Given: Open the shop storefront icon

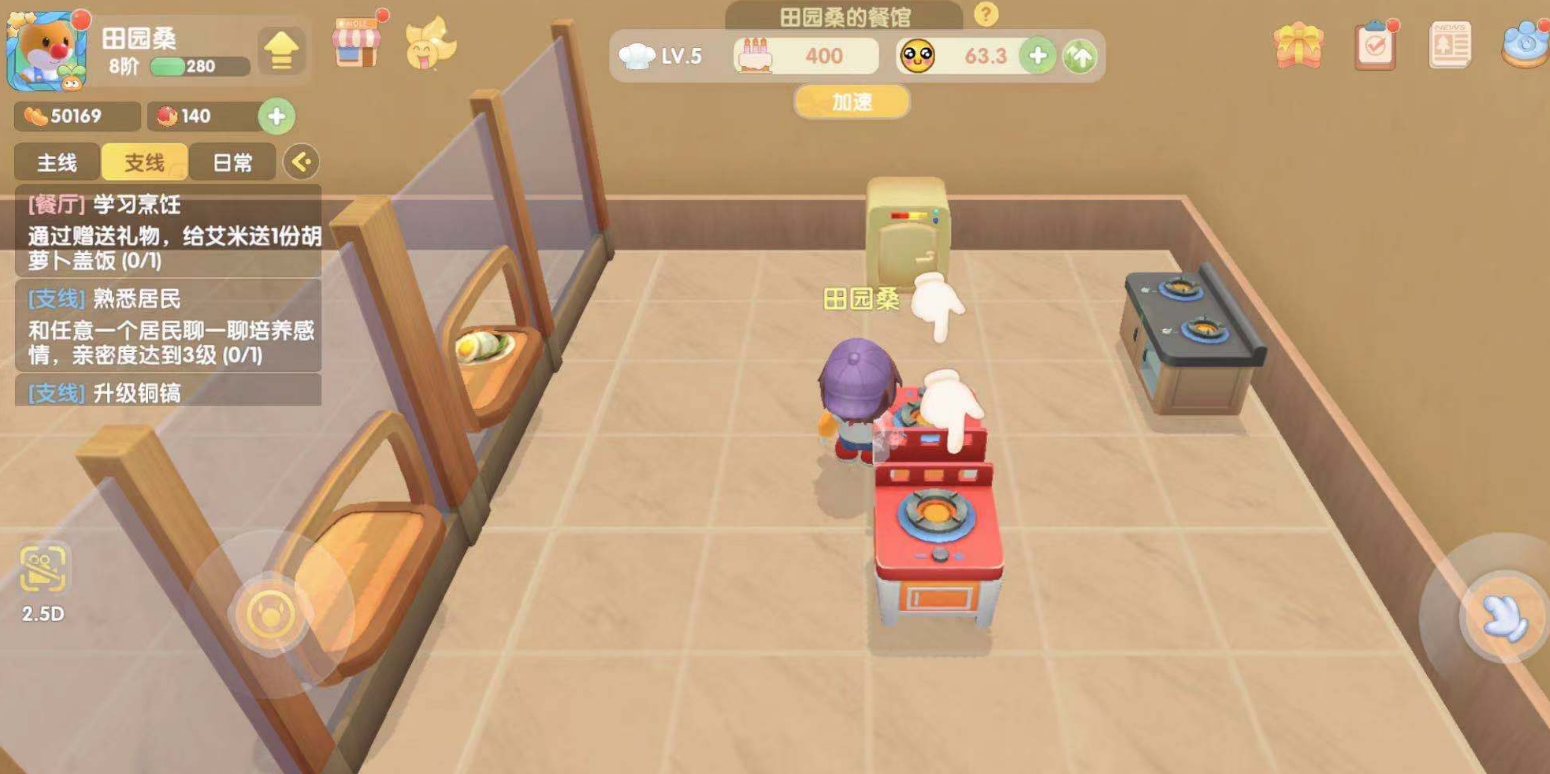Looking at the screenshot, I should [357, 44].
